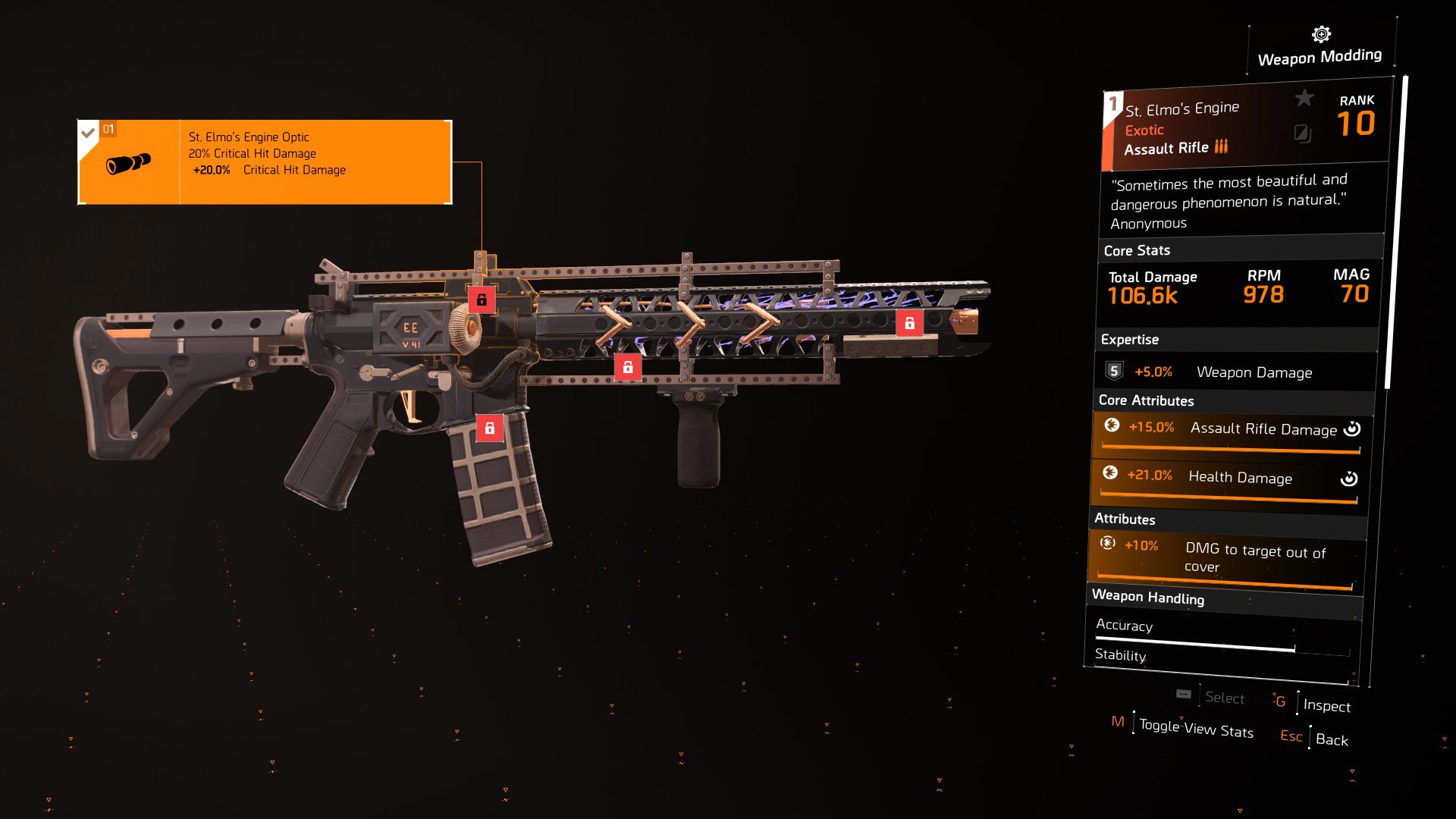Click the DMG to target out of cover icon
This screenshot has width=1456, height=819.
coord(1108,544)
